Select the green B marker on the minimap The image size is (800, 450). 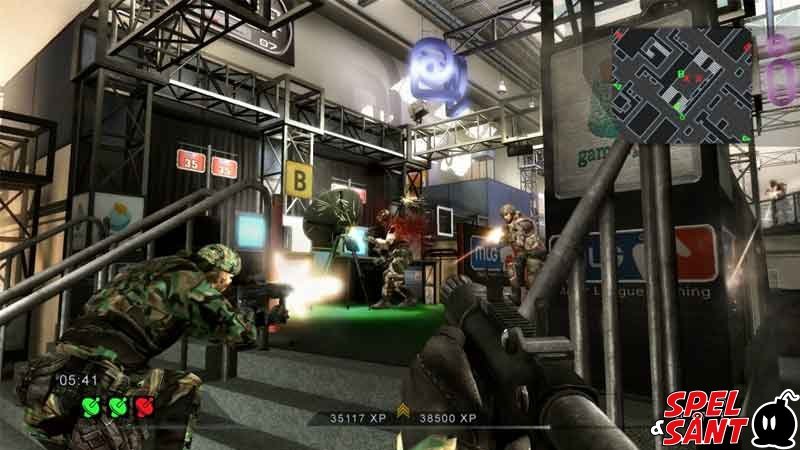(680, 74)
